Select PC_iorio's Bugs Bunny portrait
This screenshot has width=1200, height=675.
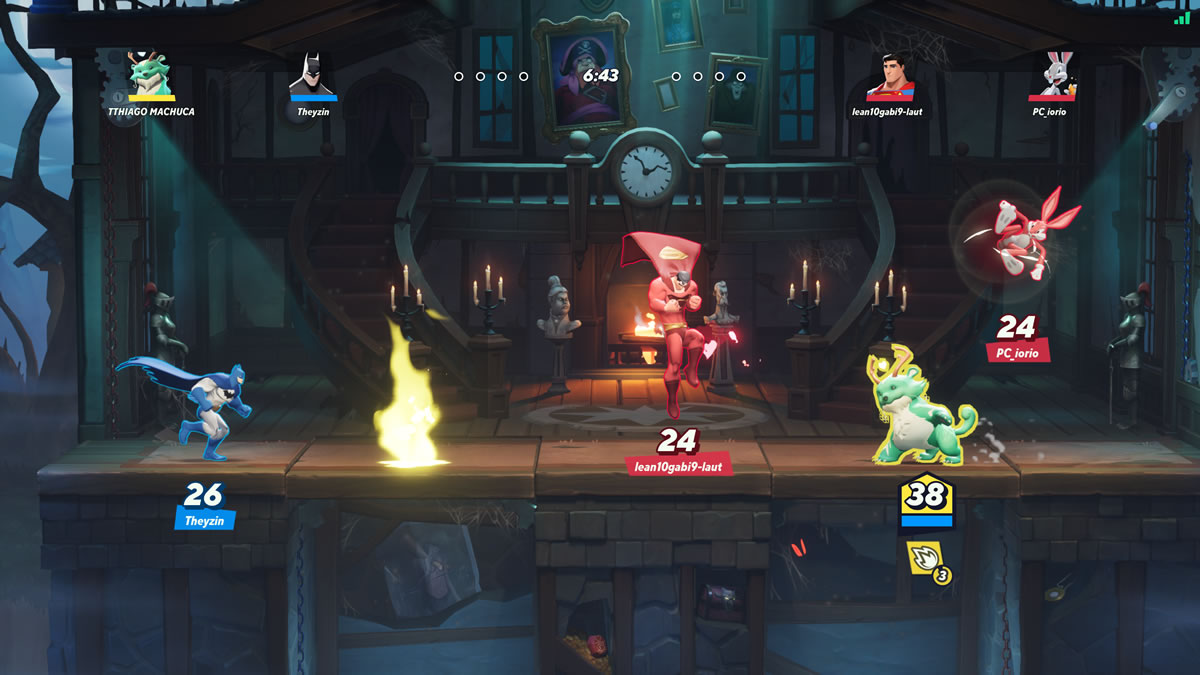coord(1052,74)
